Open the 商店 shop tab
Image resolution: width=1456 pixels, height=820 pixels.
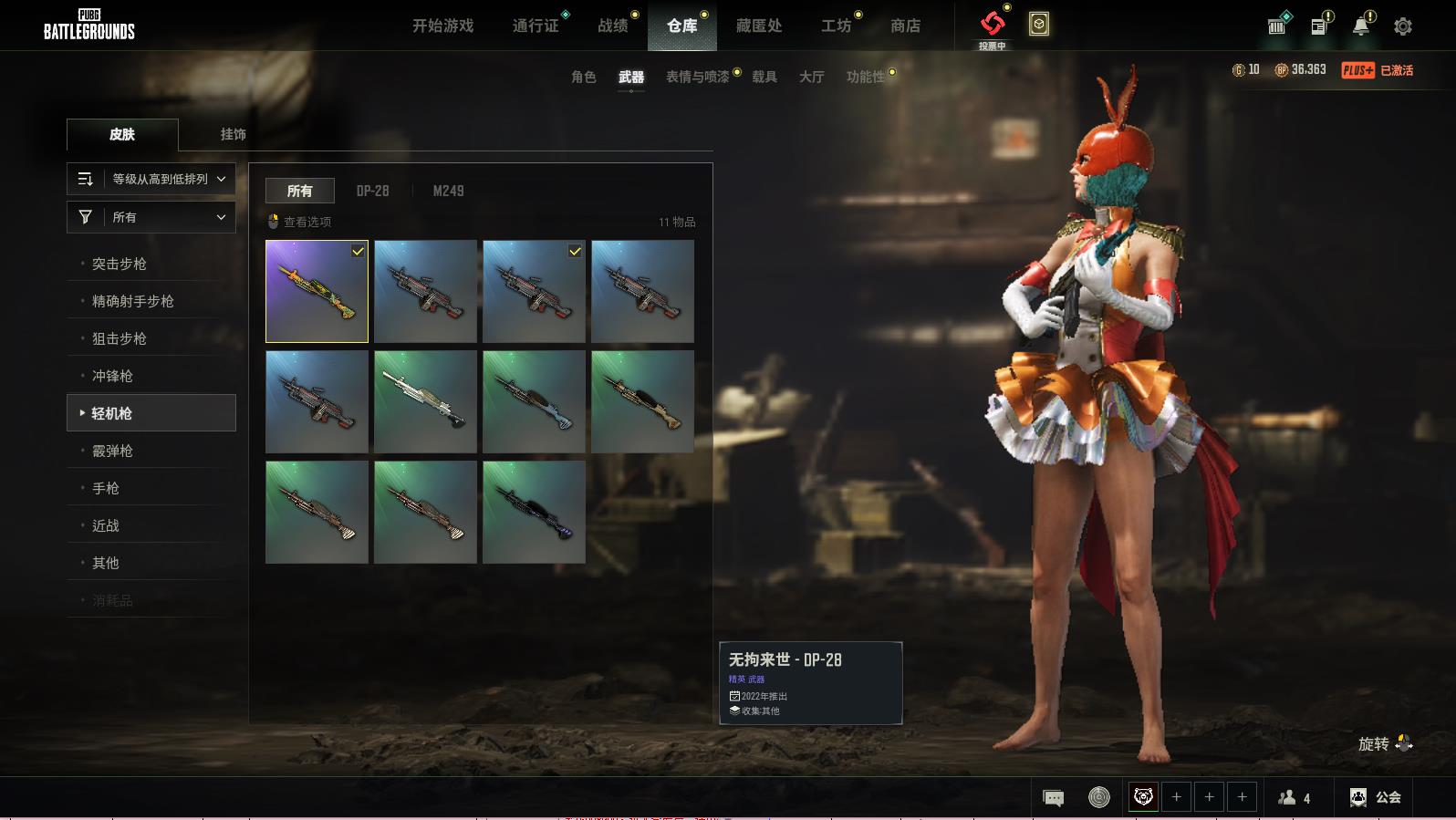coord(905,26)
